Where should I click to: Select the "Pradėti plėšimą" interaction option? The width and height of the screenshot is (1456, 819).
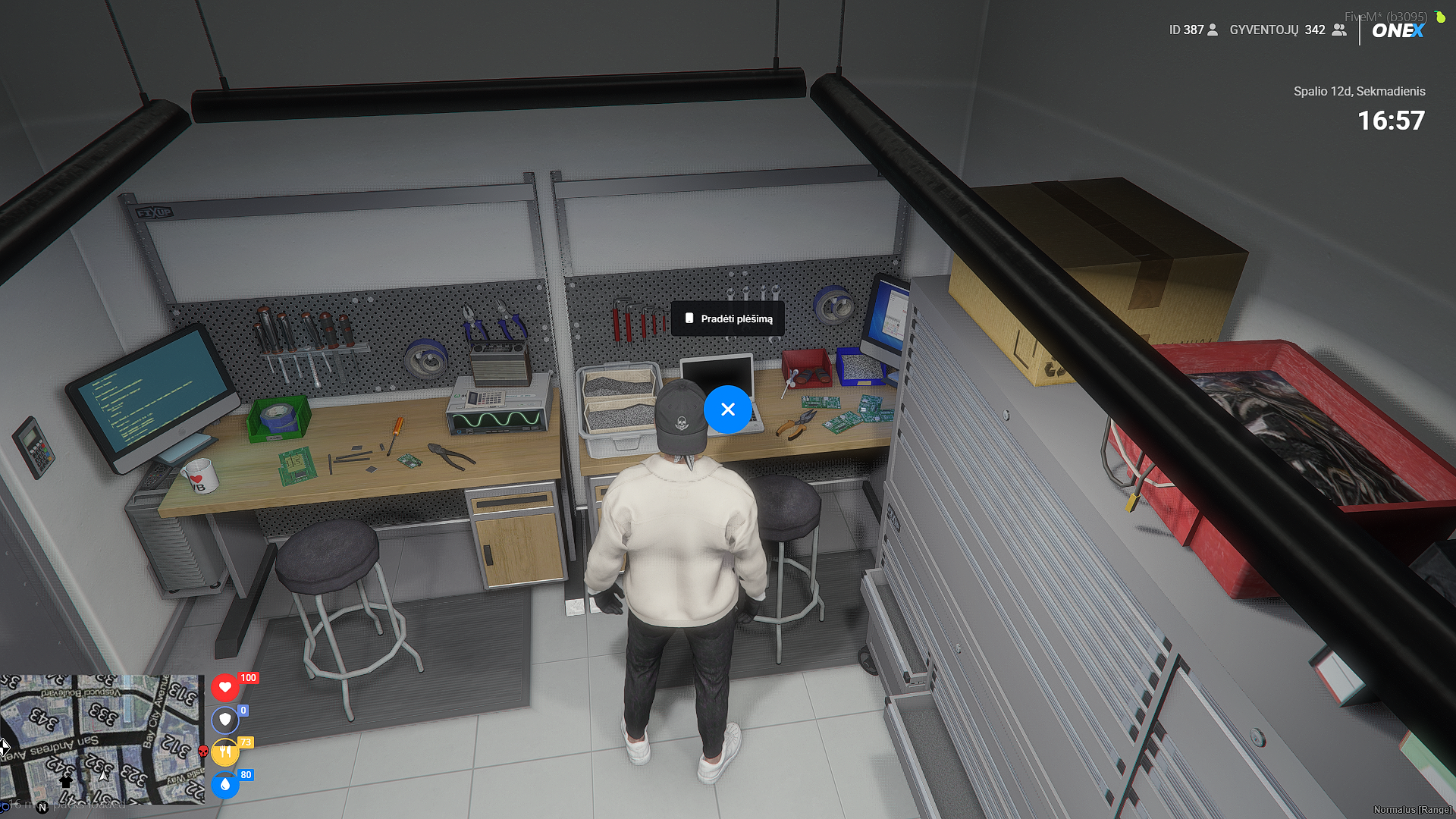tap(728, 318)
